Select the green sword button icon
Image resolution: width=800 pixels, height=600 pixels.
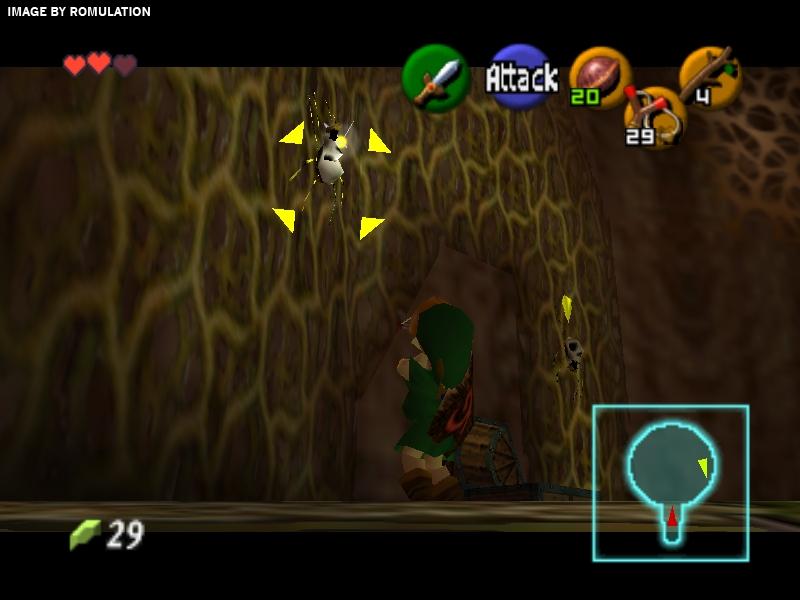click(436, 79)
